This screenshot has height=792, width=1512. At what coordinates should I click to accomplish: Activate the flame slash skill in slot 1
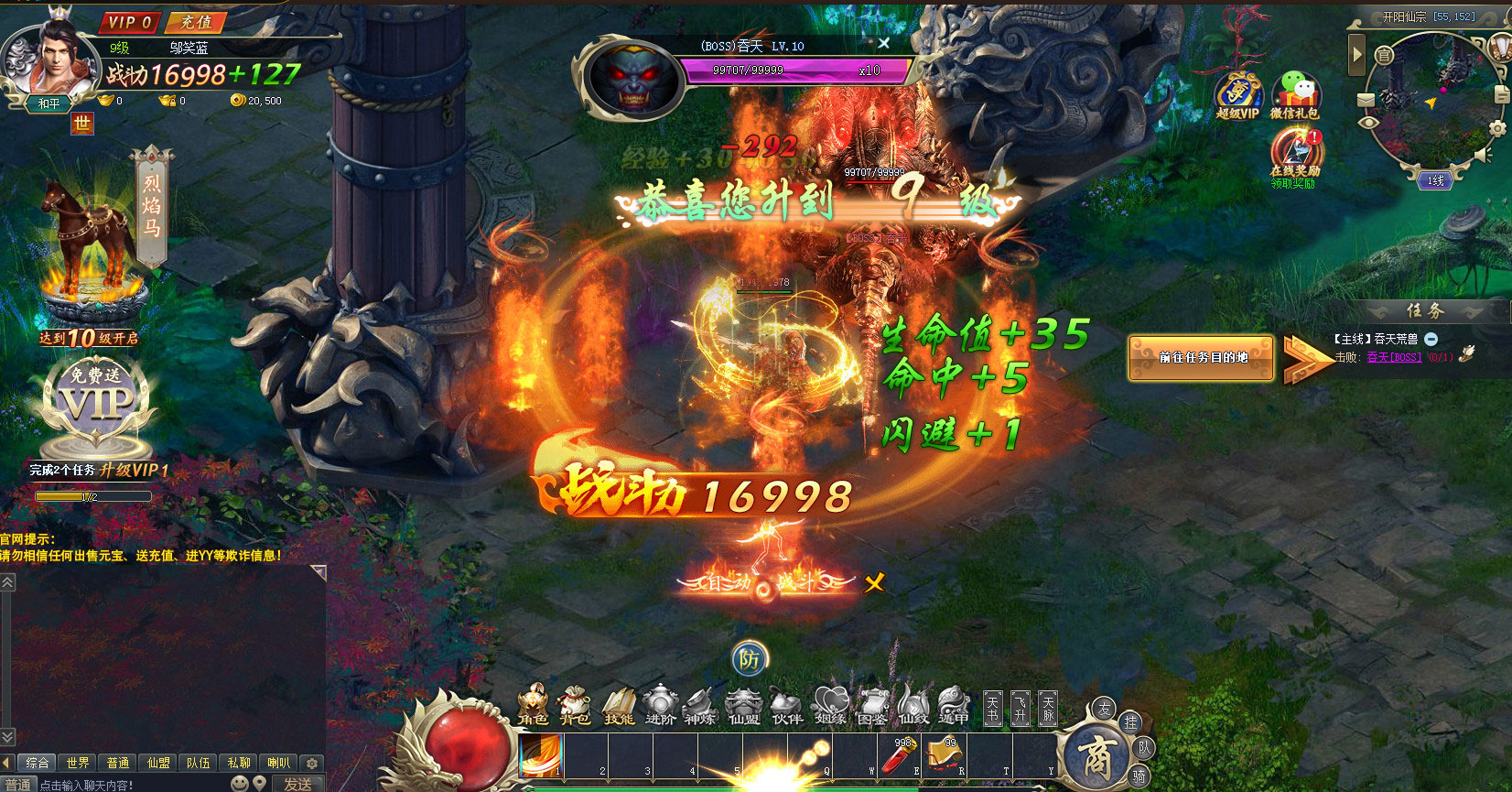click(x=541, y=757)
